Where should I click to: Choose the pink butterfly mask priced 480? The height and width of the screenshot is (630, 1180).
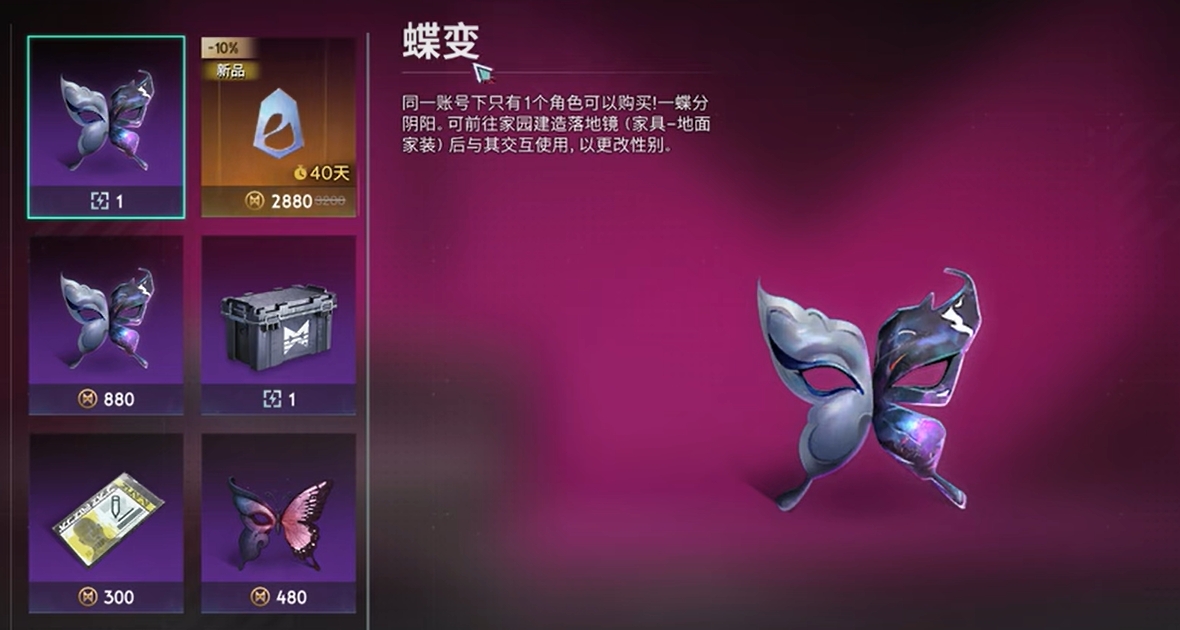click(278, 522)
